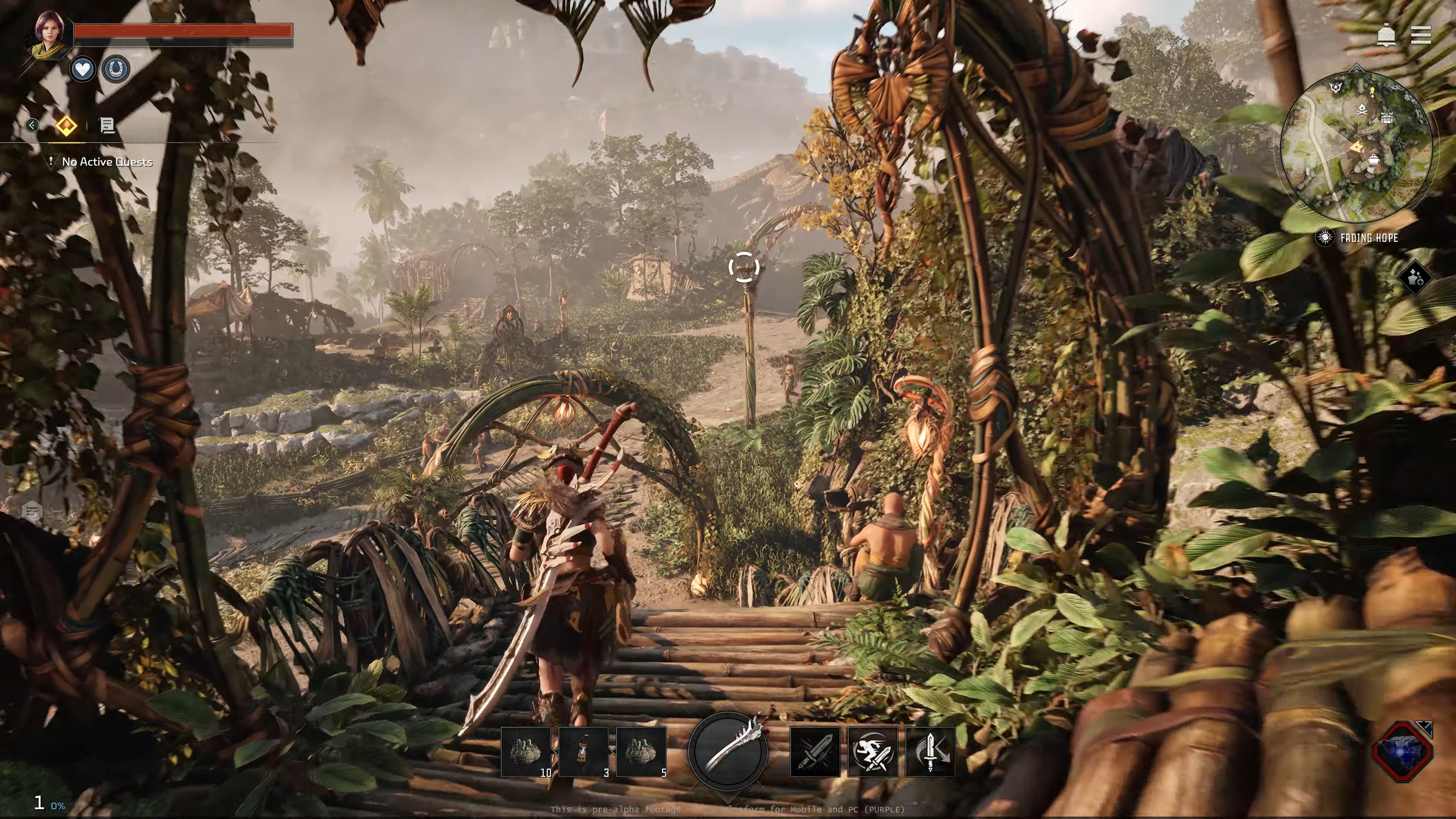1456x819 pixels.
Task: Collapse the quest tracker with the arrow
Action: point(32,125)
